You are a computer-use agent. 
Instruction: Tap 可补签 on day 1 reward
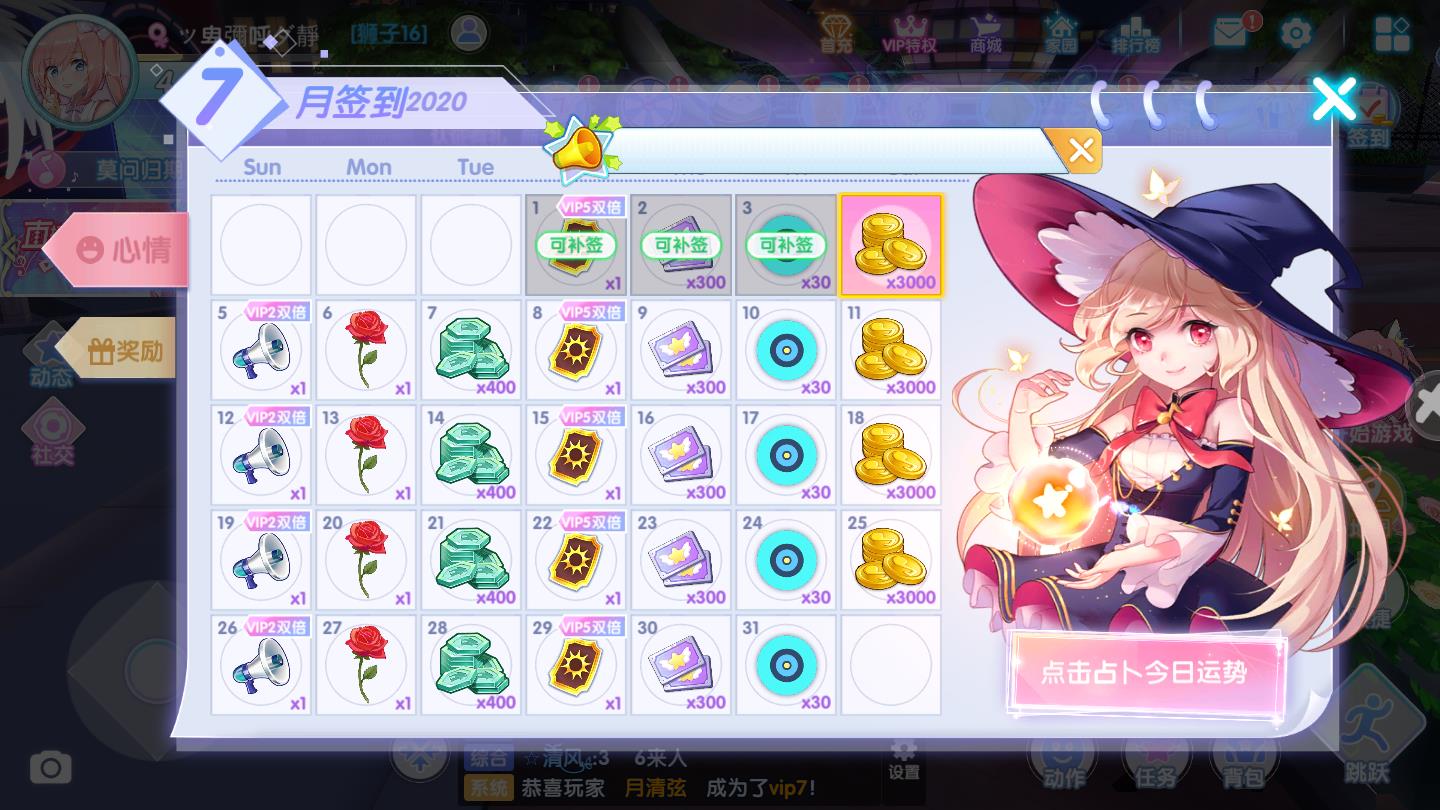[x=576, y=246]
